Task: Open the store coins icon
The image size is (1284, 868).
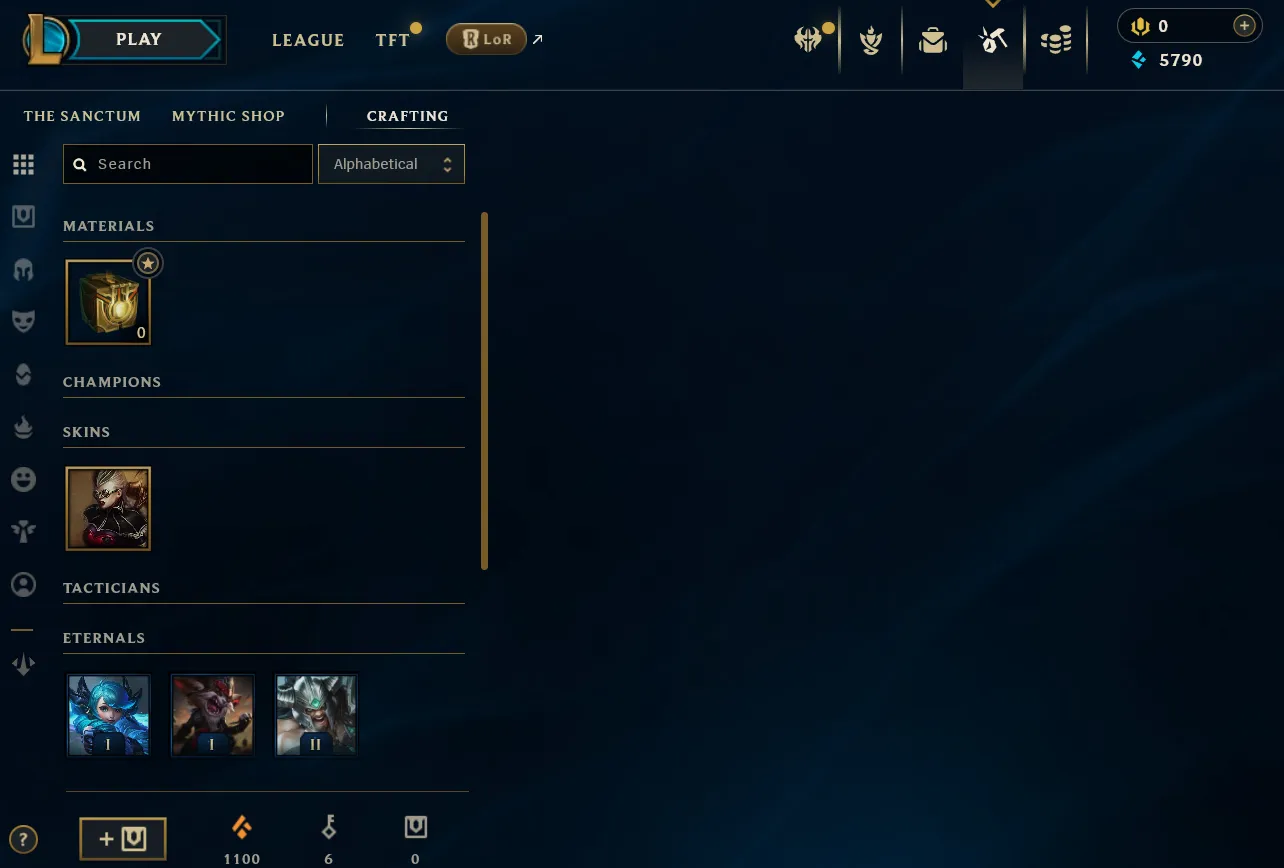Action: point(1056,39)
